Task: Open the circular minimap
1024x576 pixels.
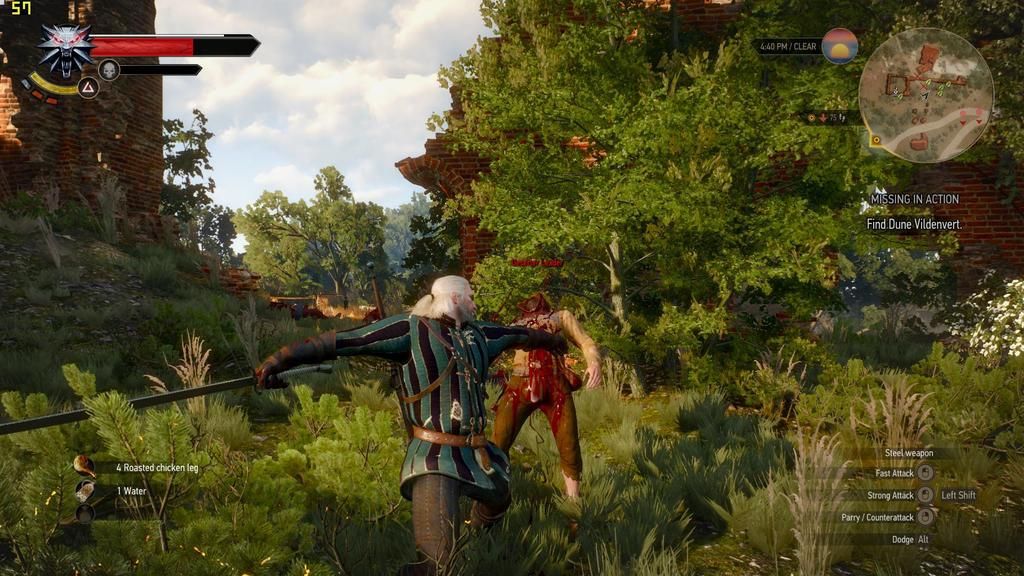Action: [925, 95]
